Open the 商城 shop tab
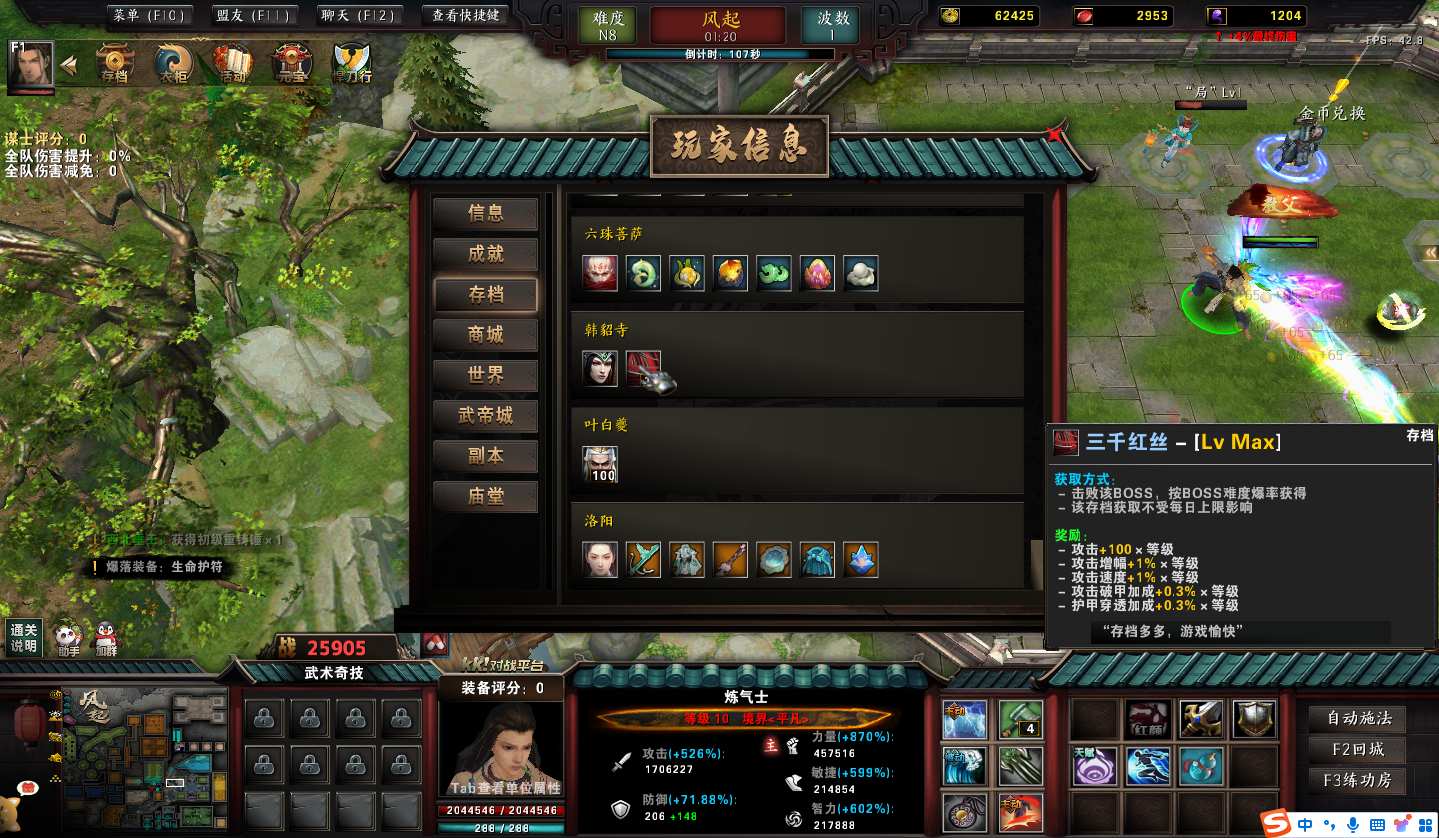1439x838 pixels. point(486,335)
